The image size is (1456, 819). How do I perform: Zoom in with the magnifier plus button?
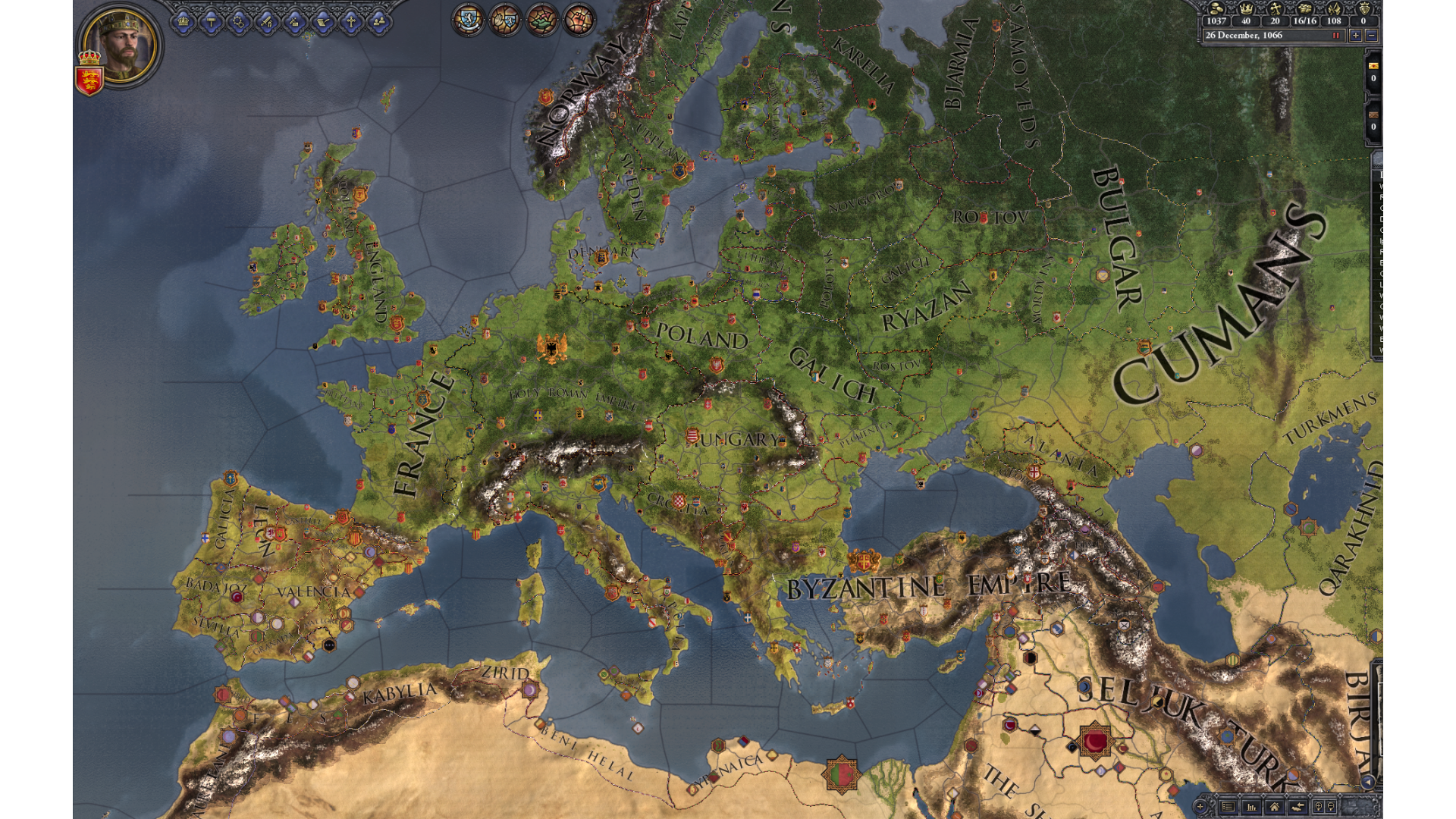click(x=1319, y=806)
